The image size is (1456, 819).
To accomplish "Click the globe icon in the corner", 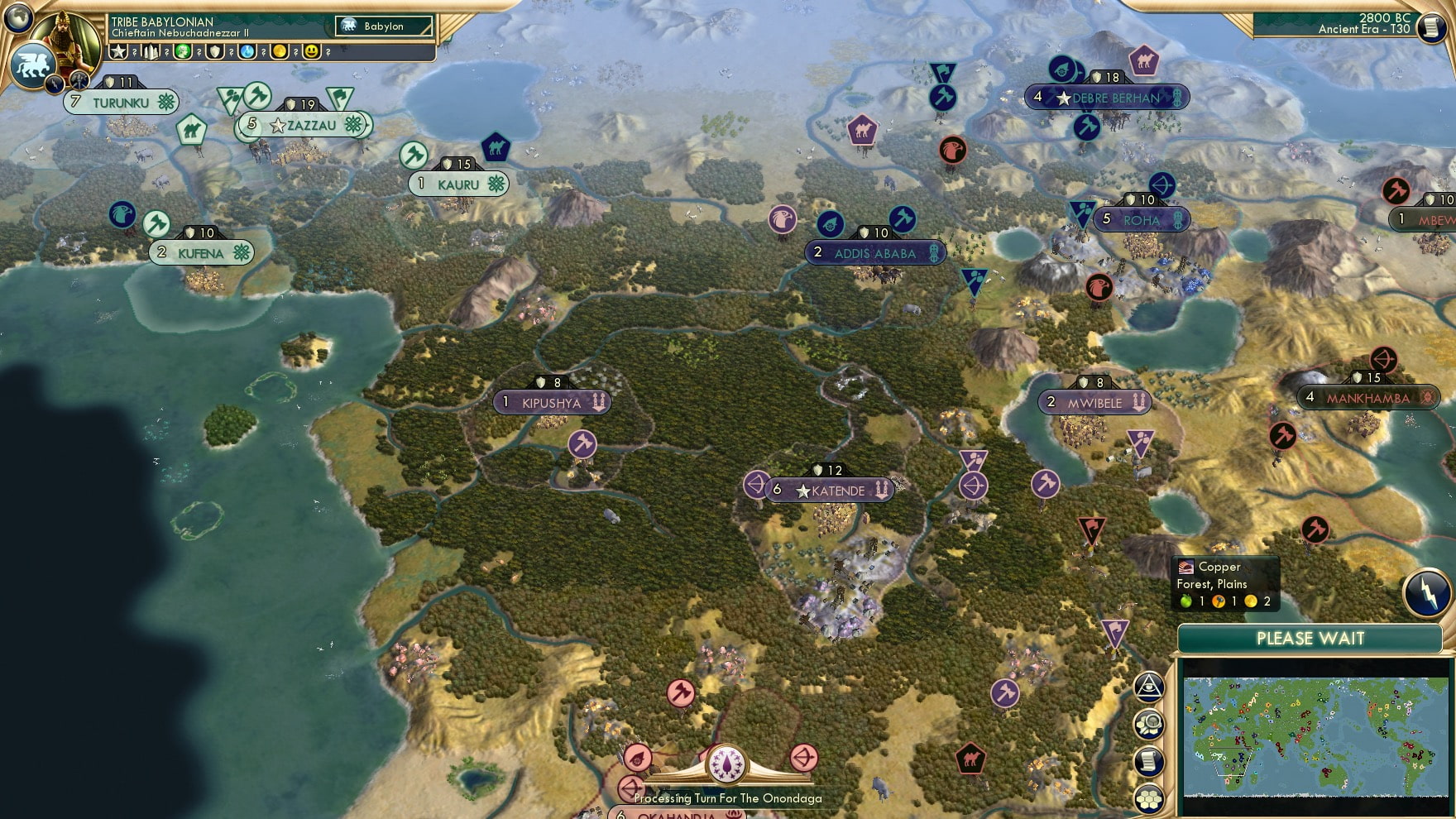I will (x=17, y=17).
